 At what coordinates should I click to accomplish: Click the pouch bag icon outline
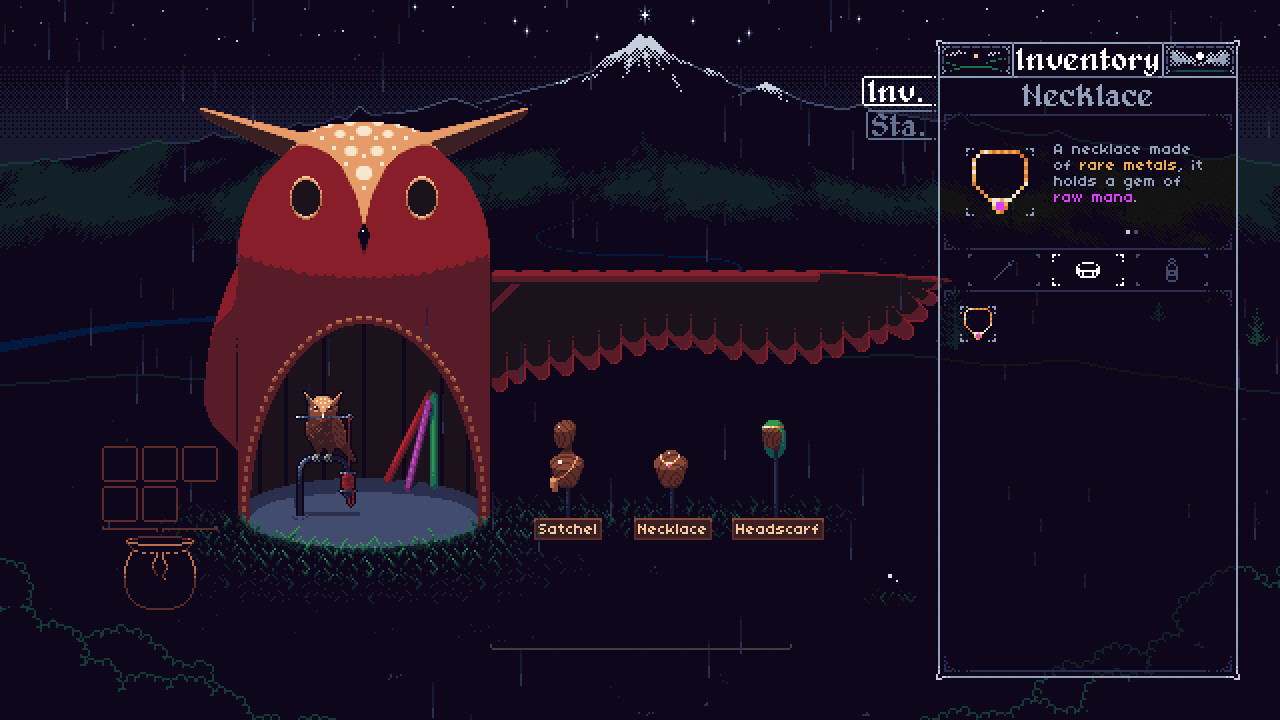(x=159, y=572)
